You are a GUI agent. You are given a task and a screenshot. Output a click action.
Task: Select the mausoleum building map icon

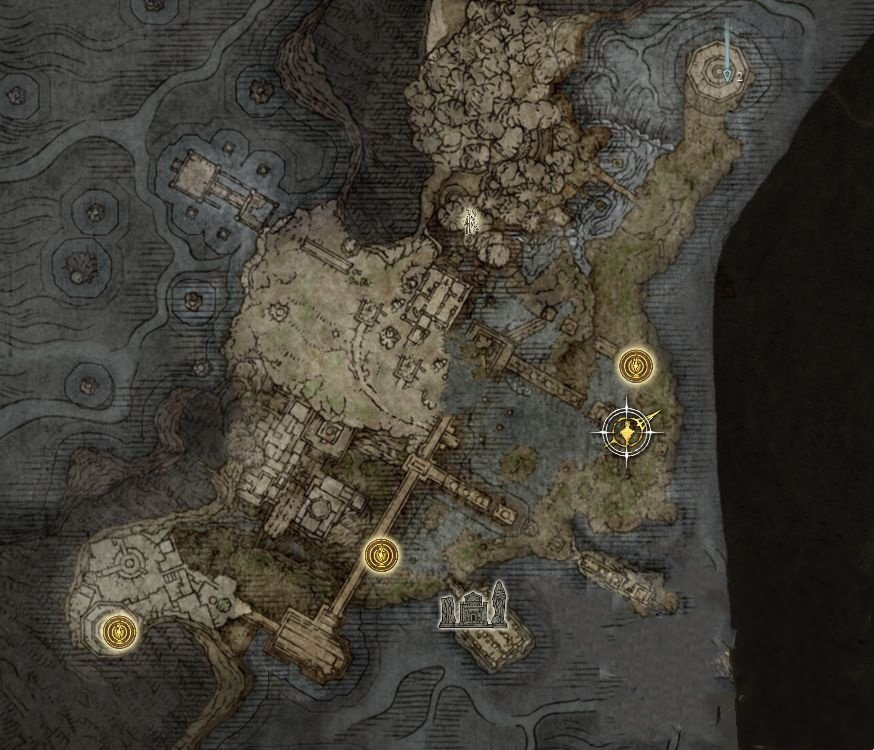[x=472, y=608]
